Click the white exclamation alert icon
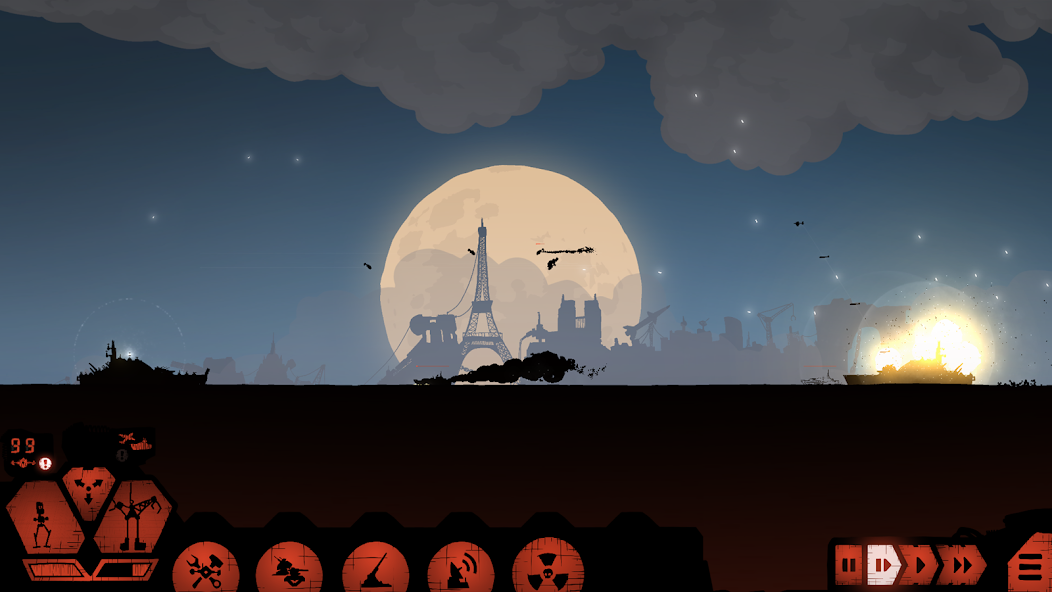The height and width of the screenshot is (592, 1052). pos(45,463)
